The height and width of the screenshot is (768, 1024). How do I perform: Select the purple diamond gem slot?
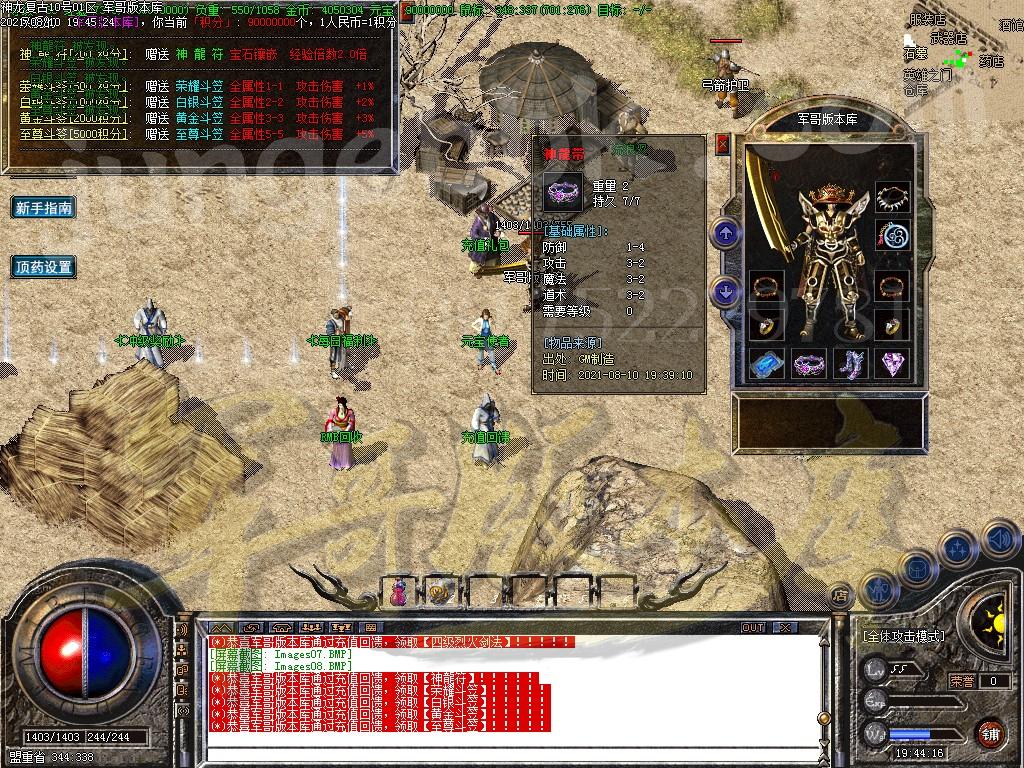tap(892, 363)
